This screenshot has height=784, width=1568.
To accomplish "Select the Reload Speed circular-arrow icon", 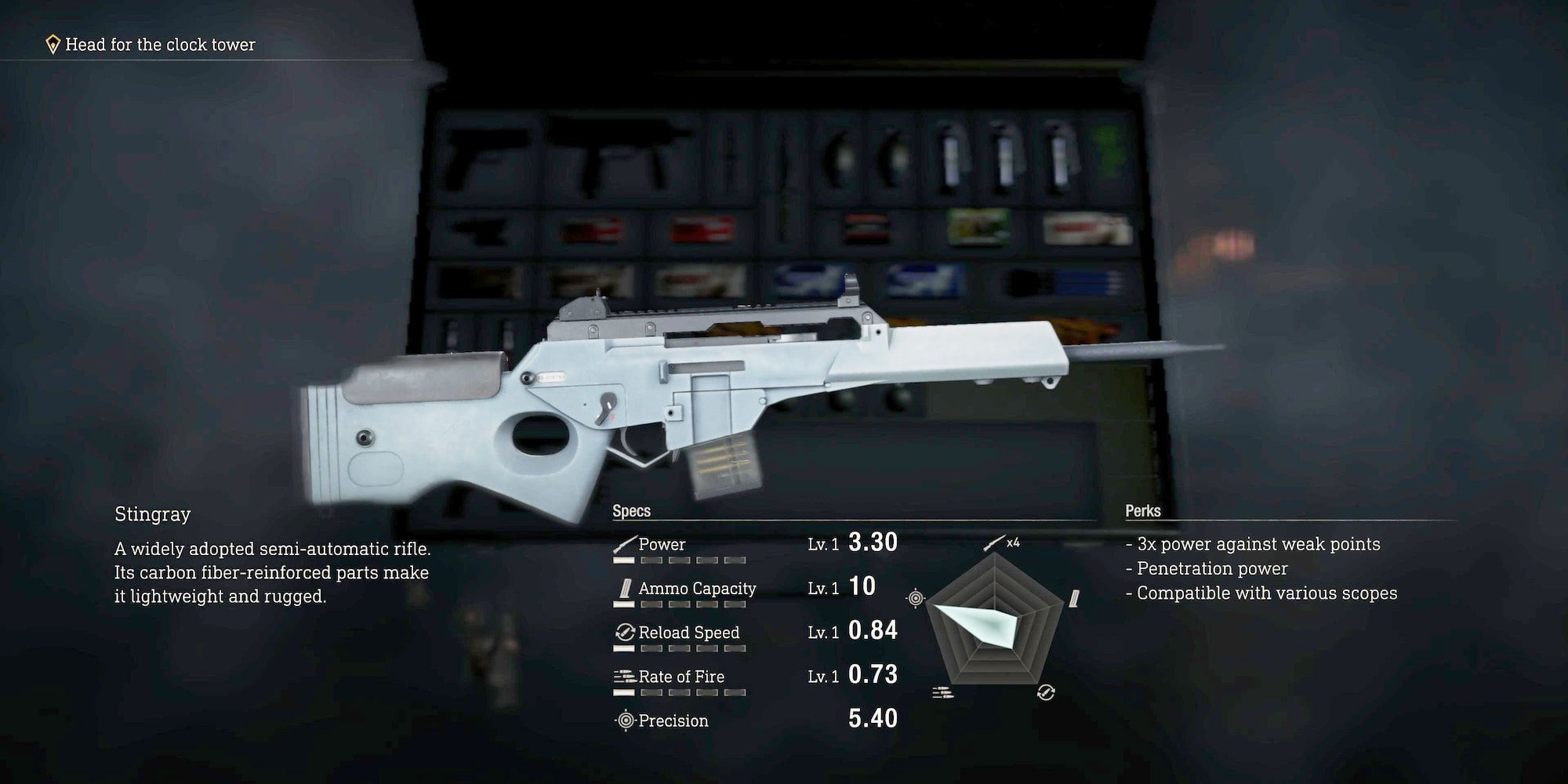I will [625, 631].
